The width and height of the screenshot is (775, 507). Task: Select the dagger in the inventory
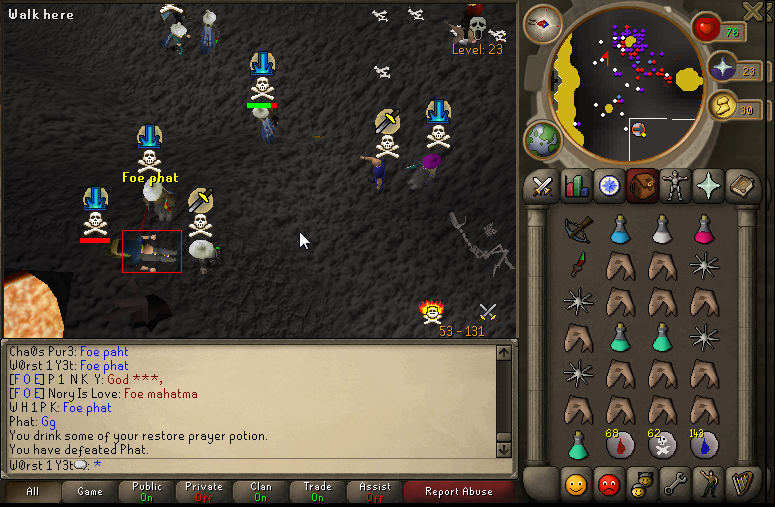[576, 264]
